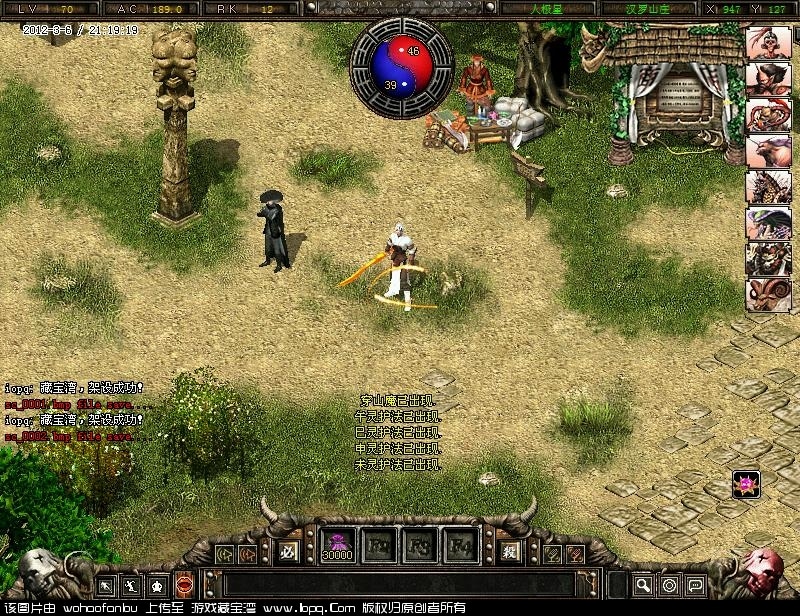The width and height of the screenshot is (800, 616).
Task: Click the arrow cursor mode button
Action: (x=106, y=584)
